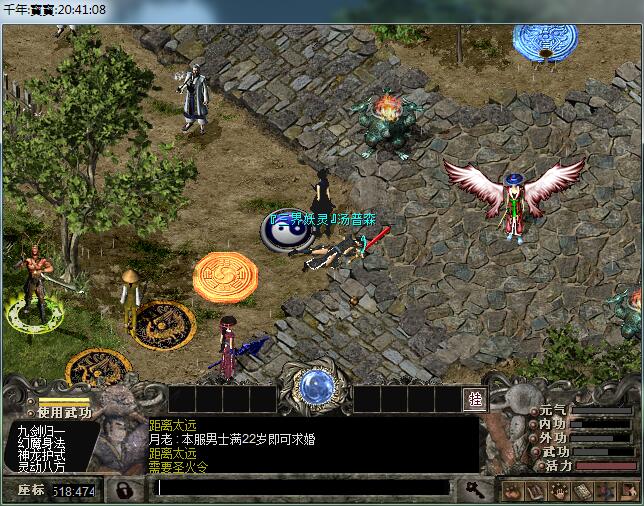The width and height of the screenshot is (644, 506).
Task: Select the 灵动八方 skill entry
Action: coord(41,467)
